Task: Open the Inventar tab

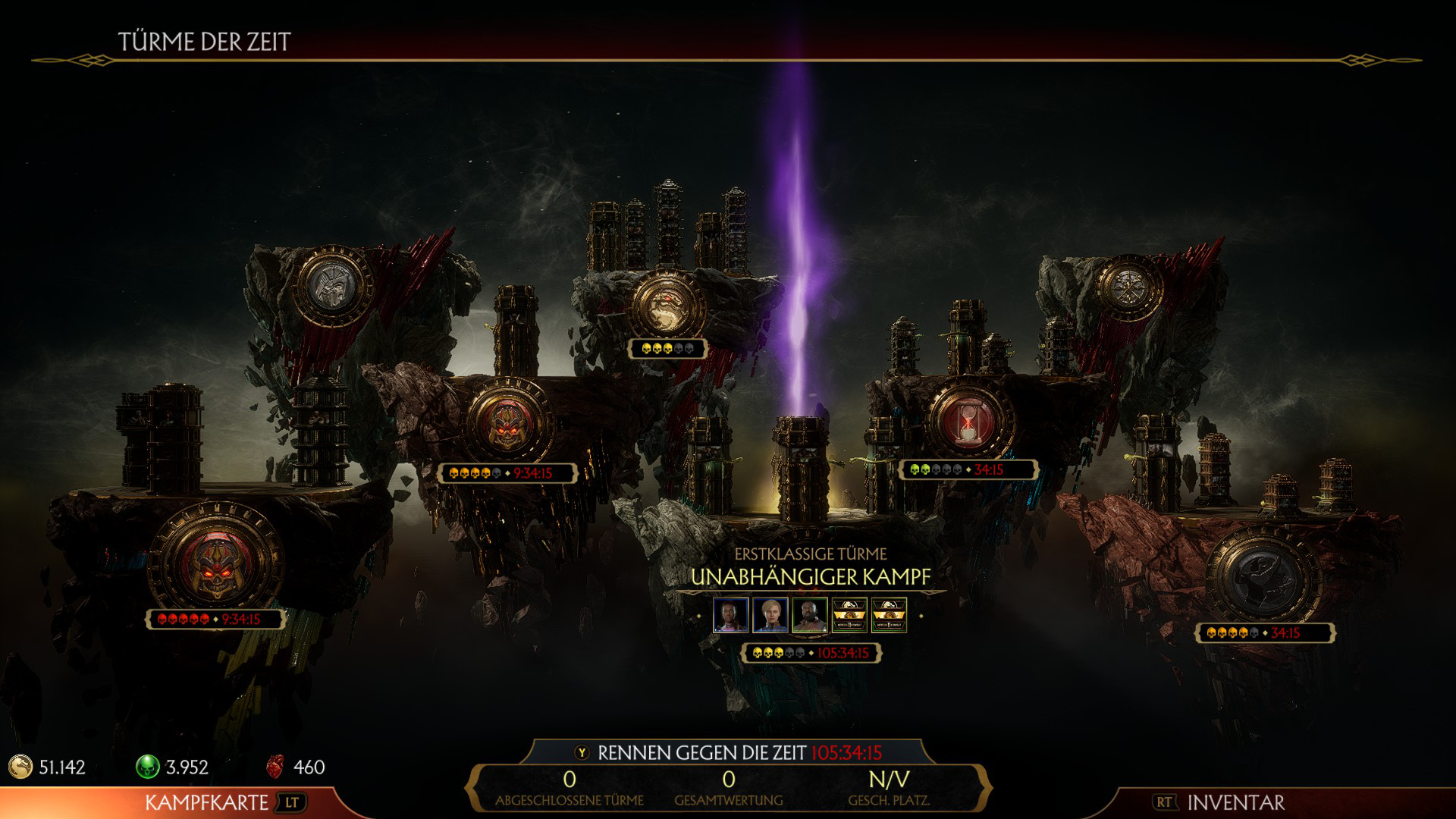Action: click(x=1235, y=802)
